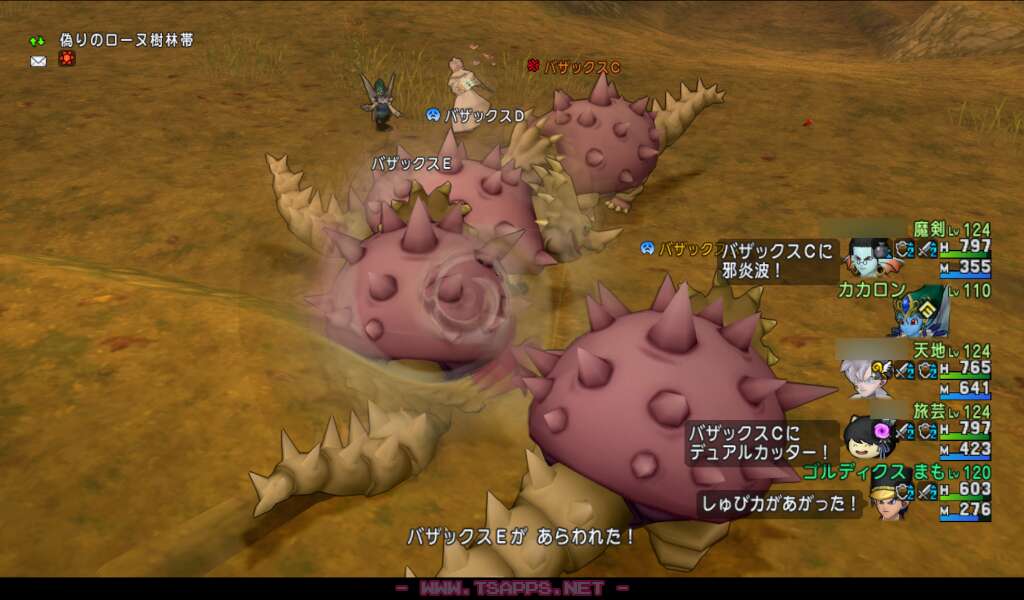Screen dimensions: 1024x600
Task: Target the バザックスD enemy name label
Action: click(484, 116)
